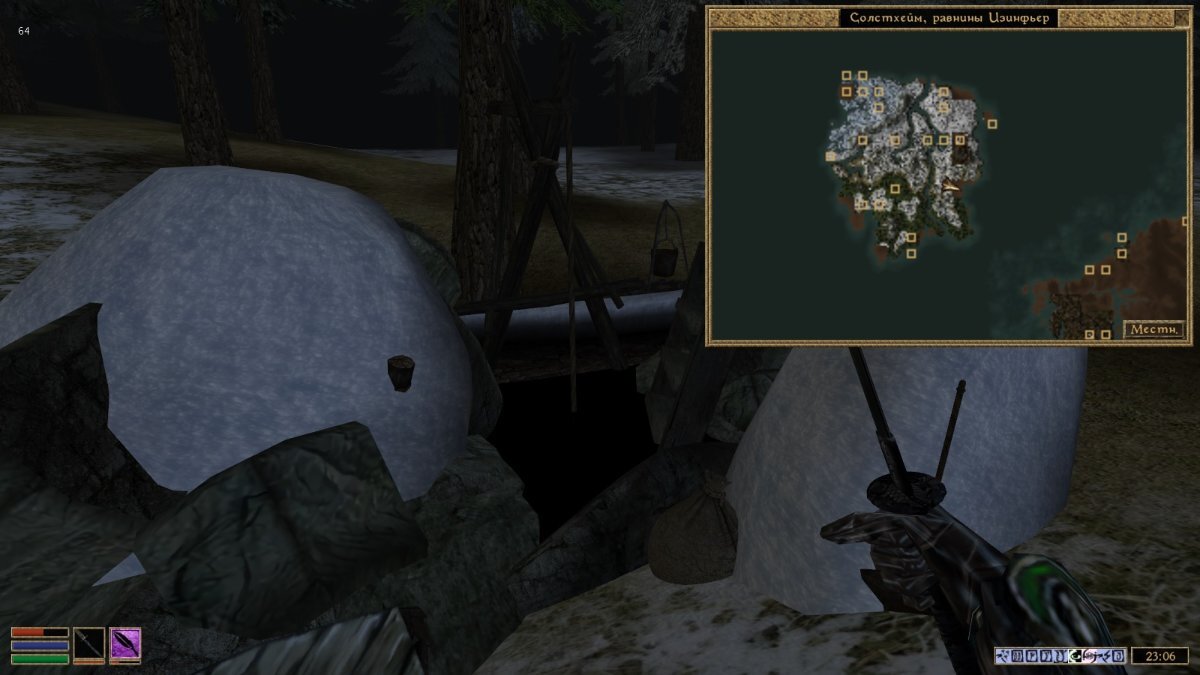Click the isolated marker off Solstheim's northeast coast
1200x675 pixels.
click(992, 124)
